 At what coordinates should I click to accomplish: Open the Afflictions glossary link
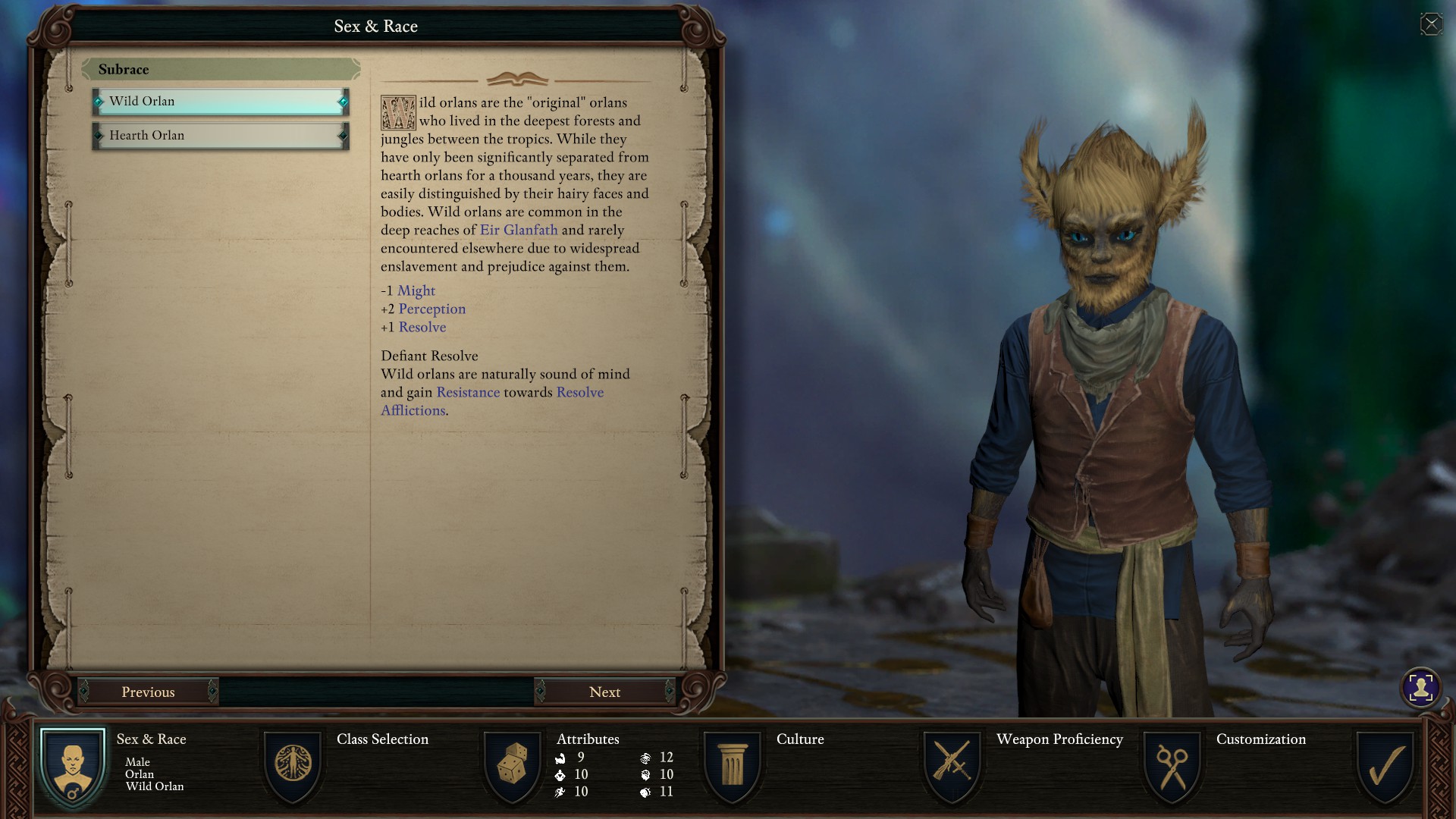coord(413,410)
